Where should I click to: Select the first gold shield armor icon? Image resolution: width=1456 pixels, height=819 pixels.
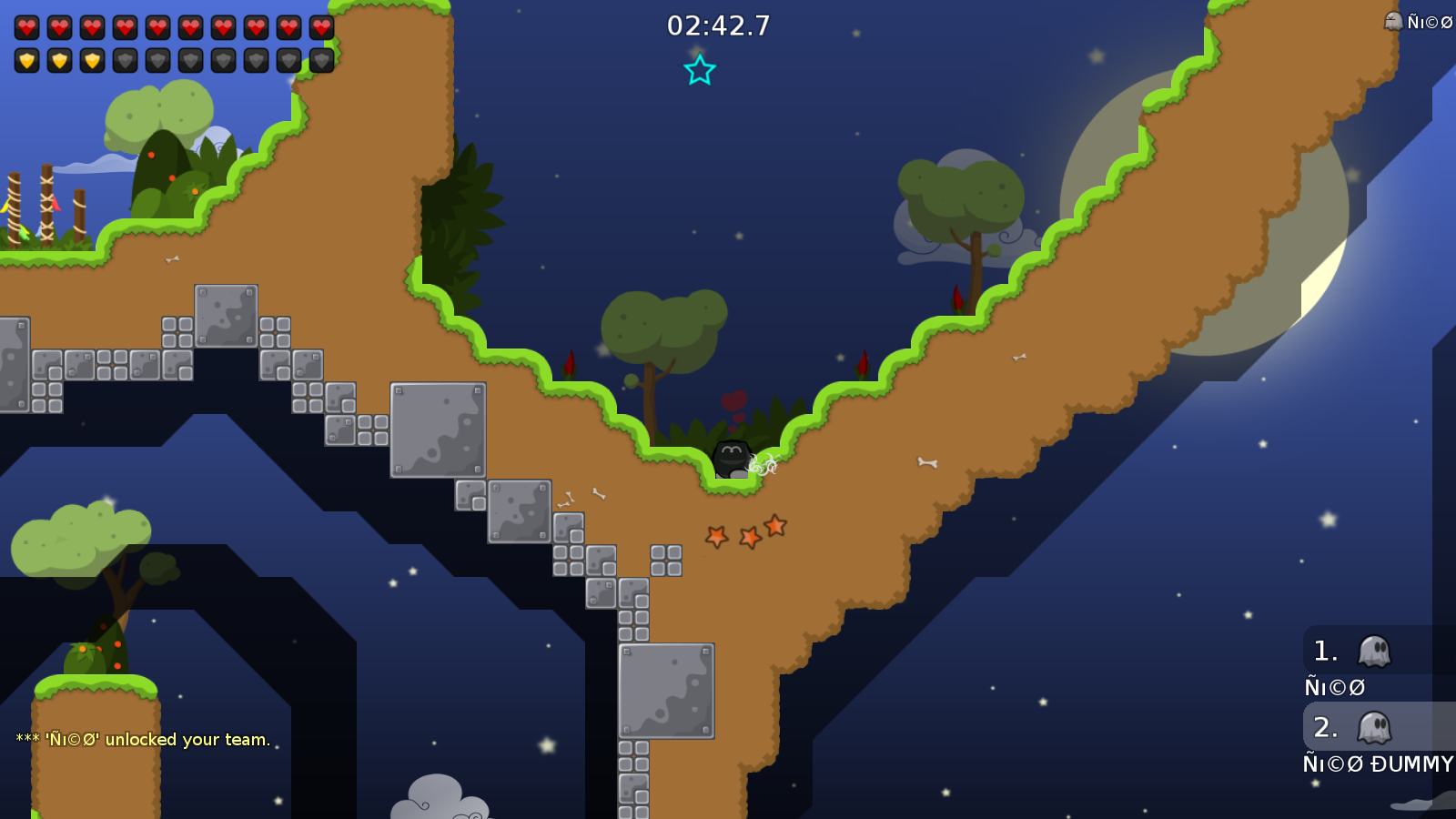(26, 59)
